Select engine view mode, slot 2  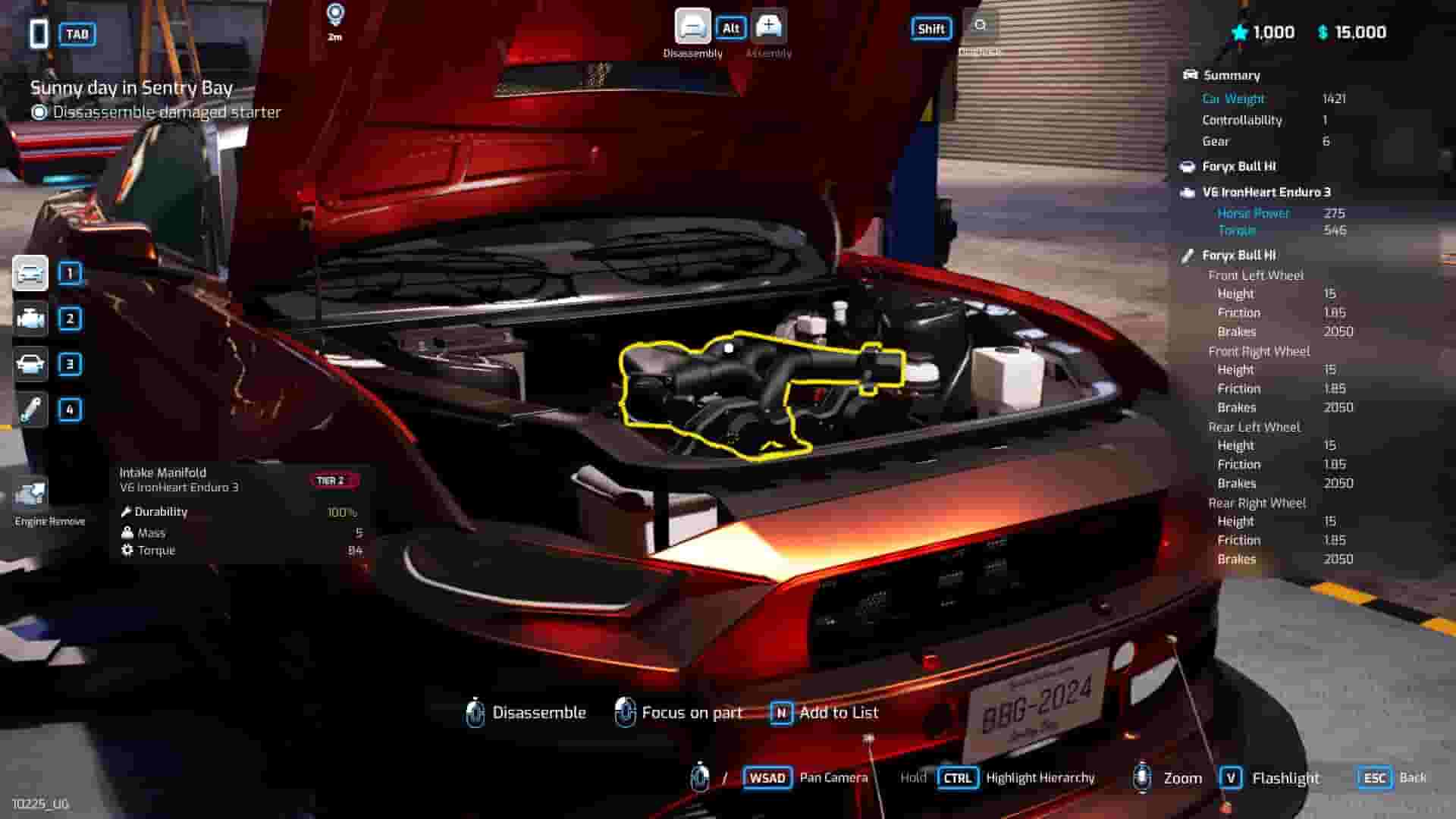click(30, 318)
